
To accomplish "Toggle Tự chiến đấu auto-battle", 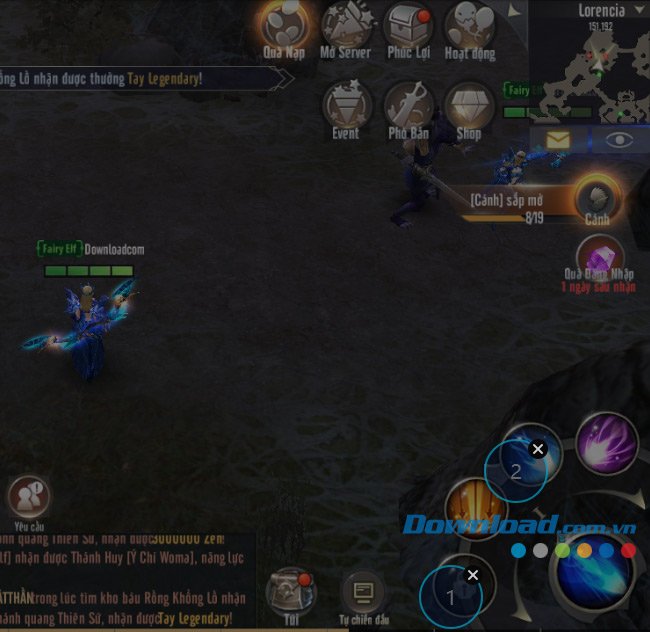I will tap(362, 591).
